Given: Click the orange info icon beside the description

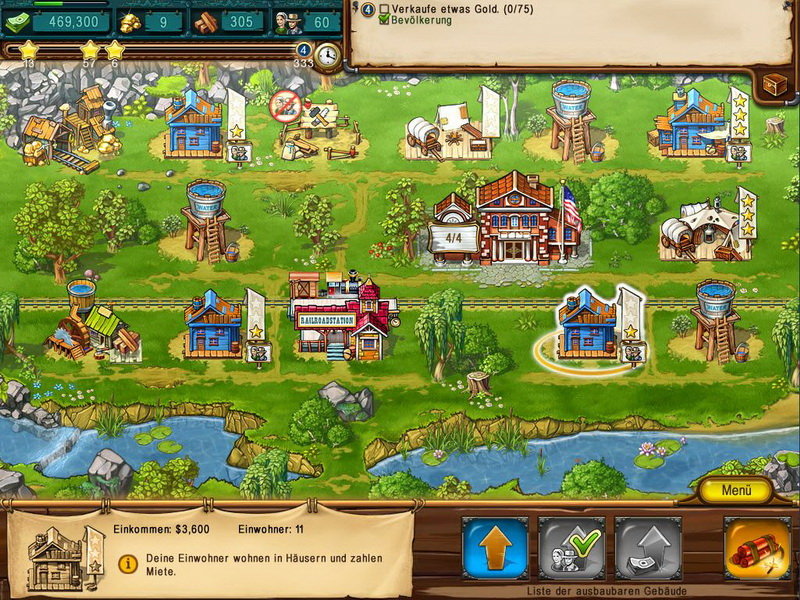Looking at the screenshot, I should tap(128, 564).
